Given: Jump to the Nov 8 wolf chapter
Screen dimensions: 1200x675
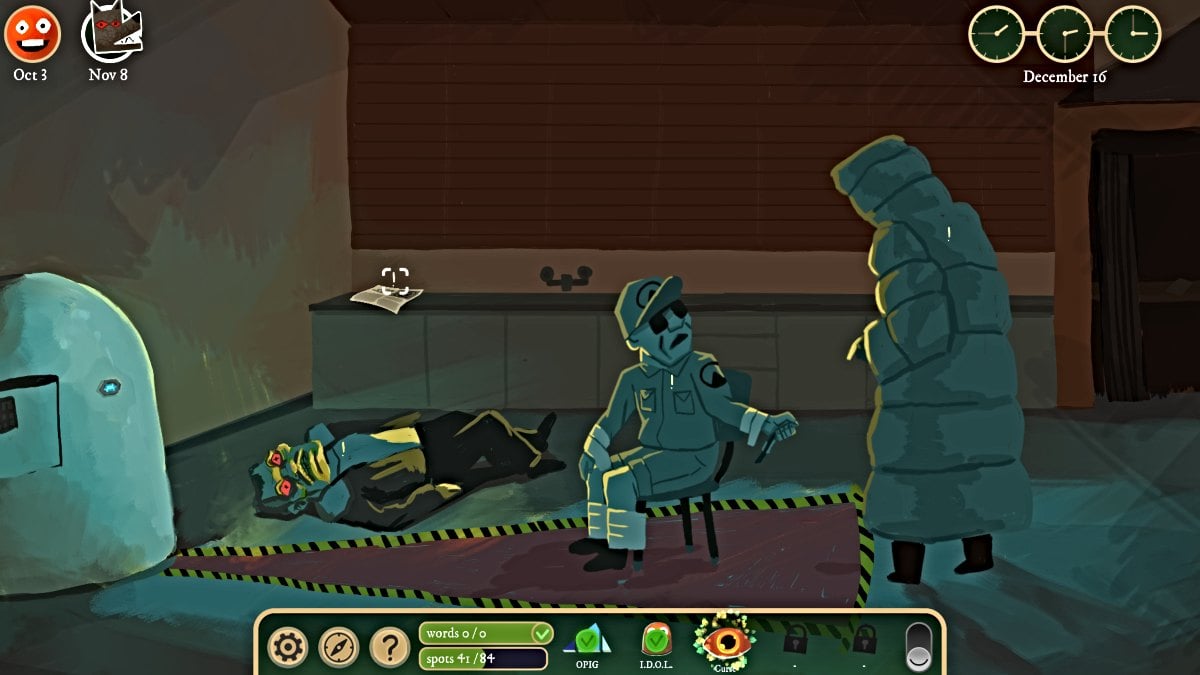Looking at the screenshot, I should 110,31.
